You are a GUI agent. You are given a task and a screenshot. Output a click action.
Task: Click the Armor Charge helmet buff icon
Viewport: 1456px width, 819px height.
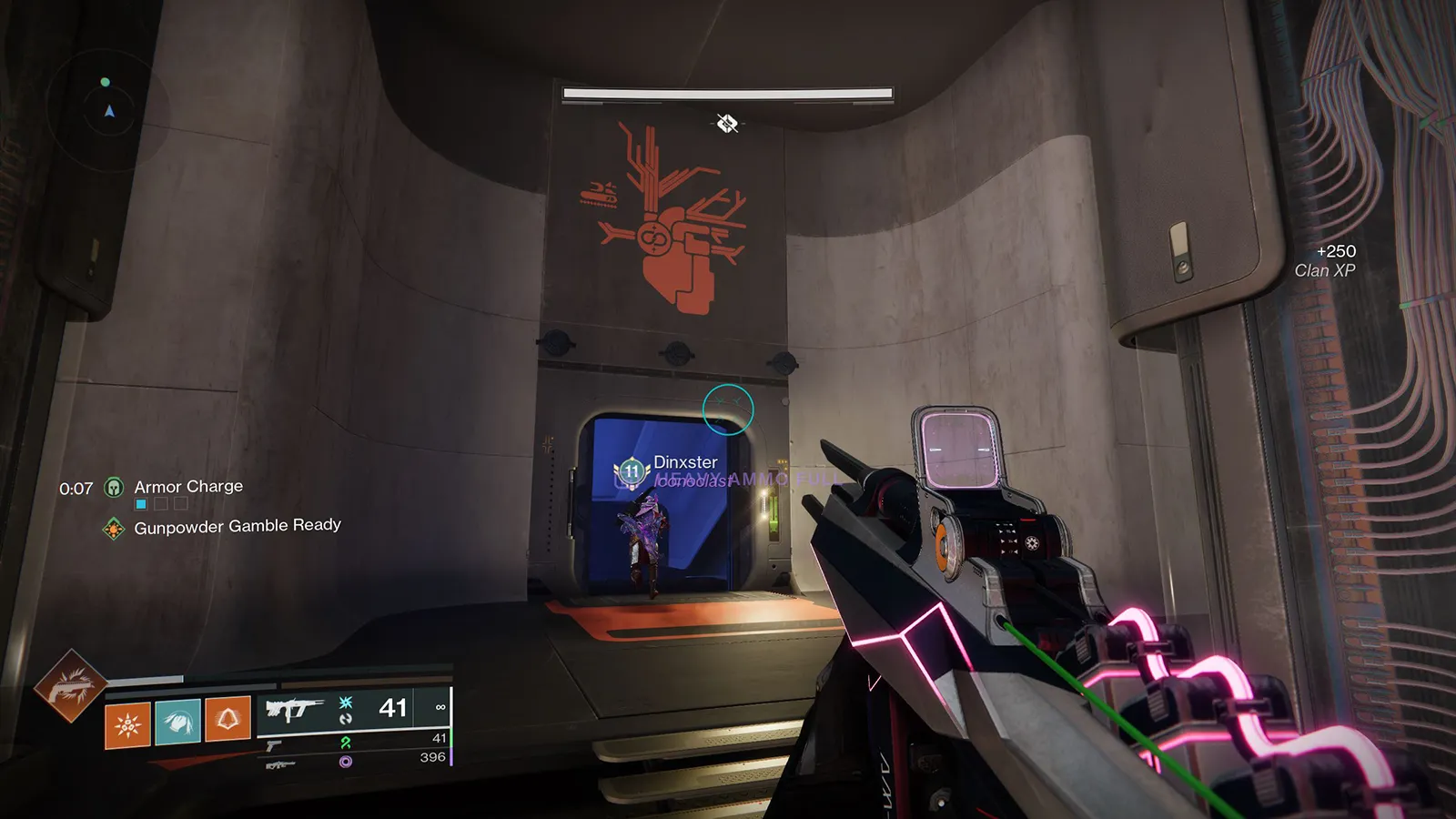(114, 488)
